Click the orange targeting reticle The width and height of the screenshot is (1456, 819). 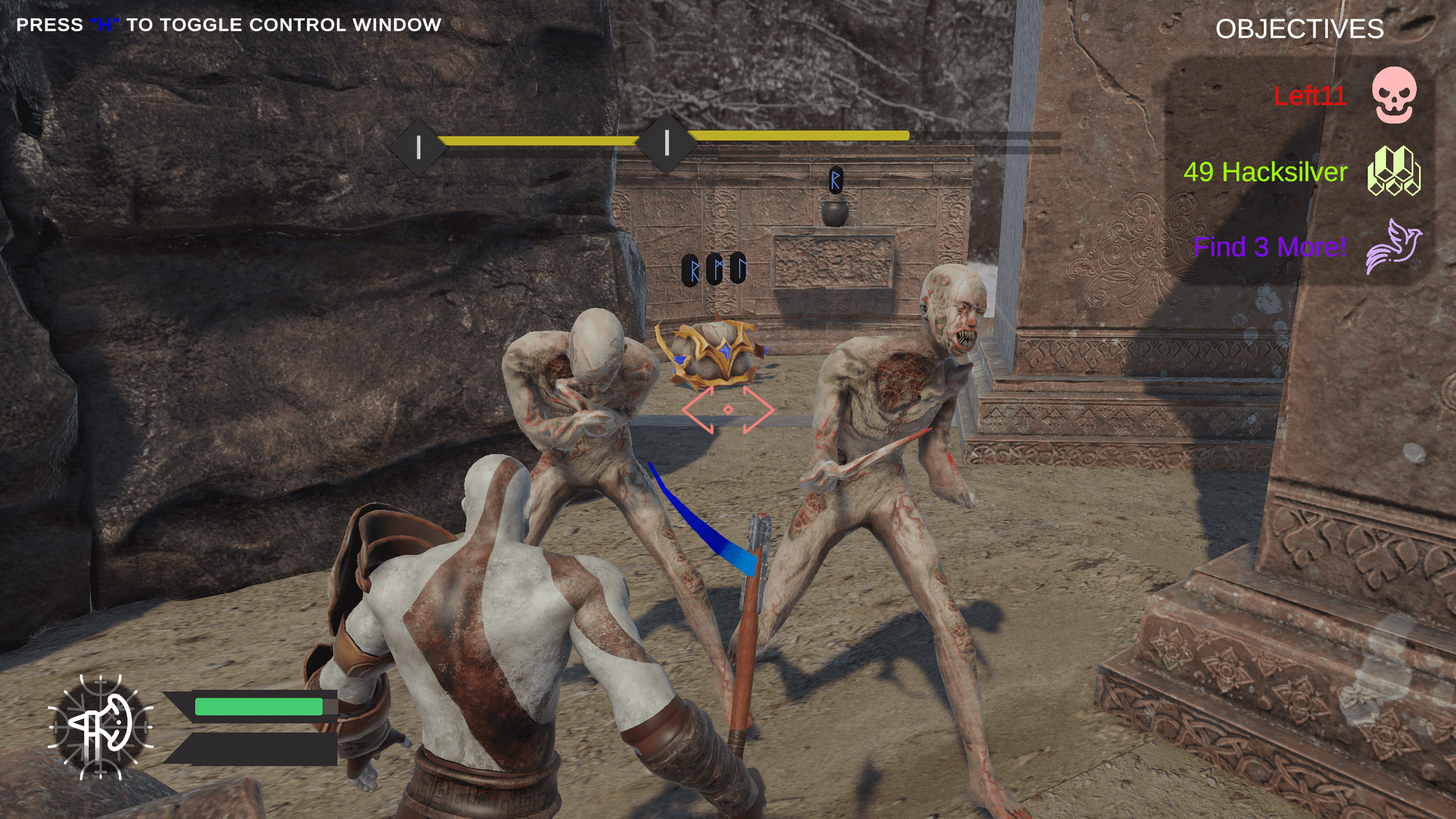coord(729,409)
